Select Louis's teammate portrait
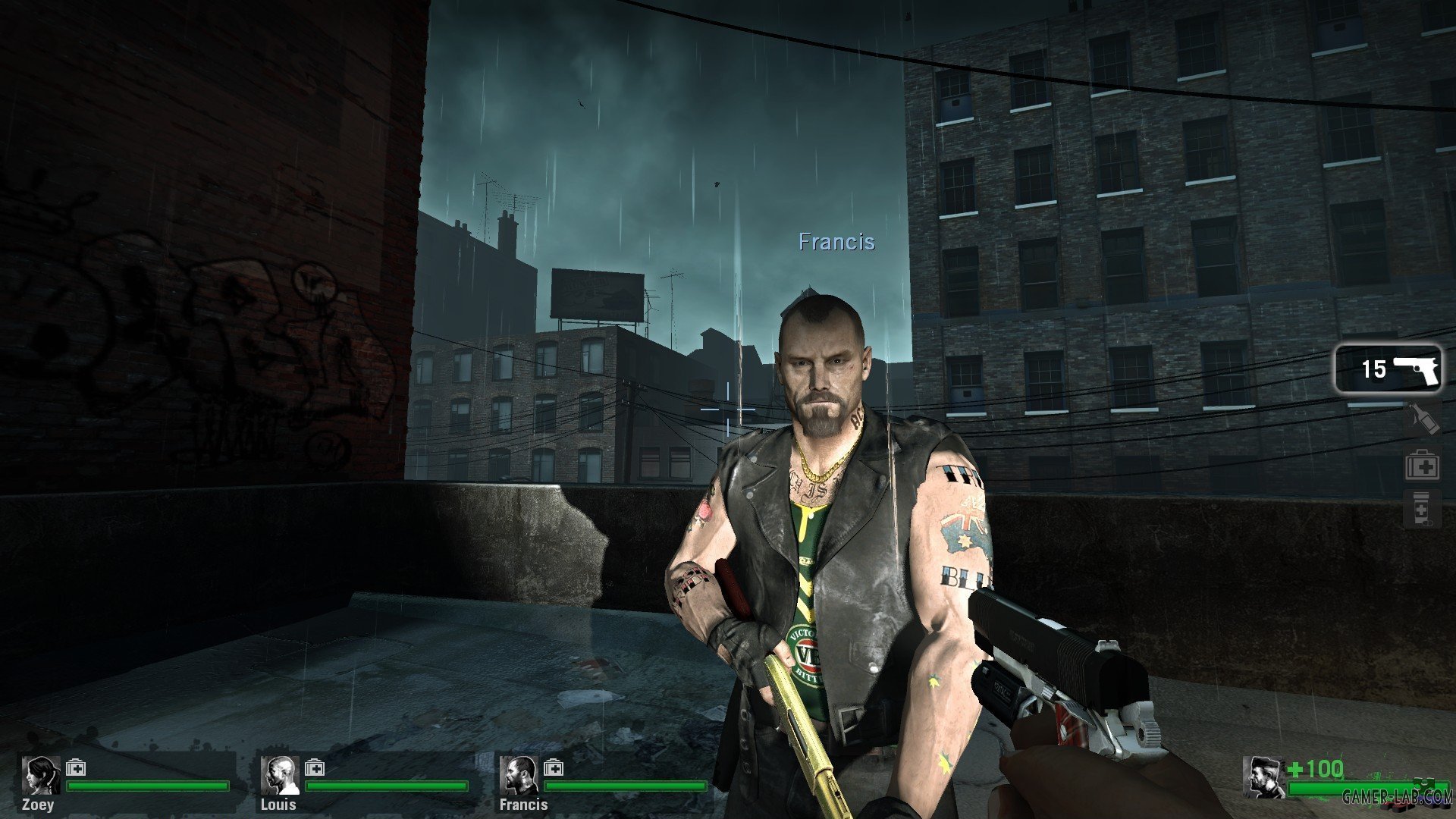 (279, 775)
